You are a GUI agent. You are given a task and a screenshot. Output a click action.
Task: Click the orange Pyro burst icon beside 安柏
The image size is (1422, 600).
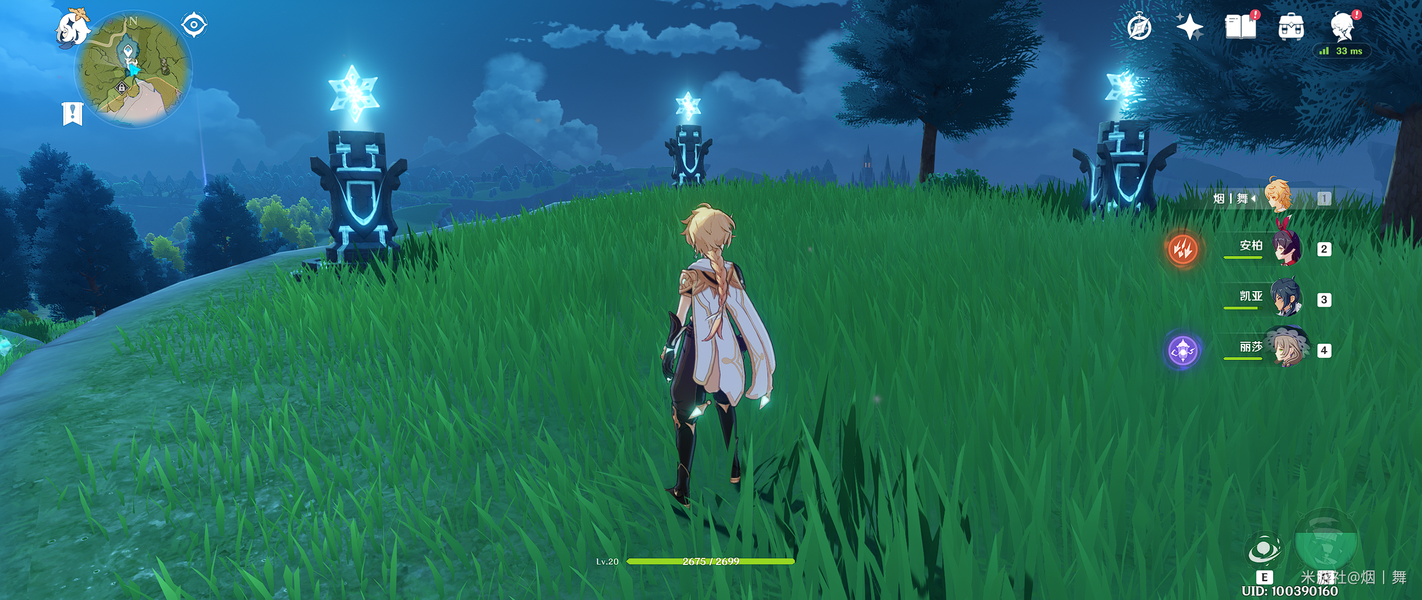(x=1182, y=249)
